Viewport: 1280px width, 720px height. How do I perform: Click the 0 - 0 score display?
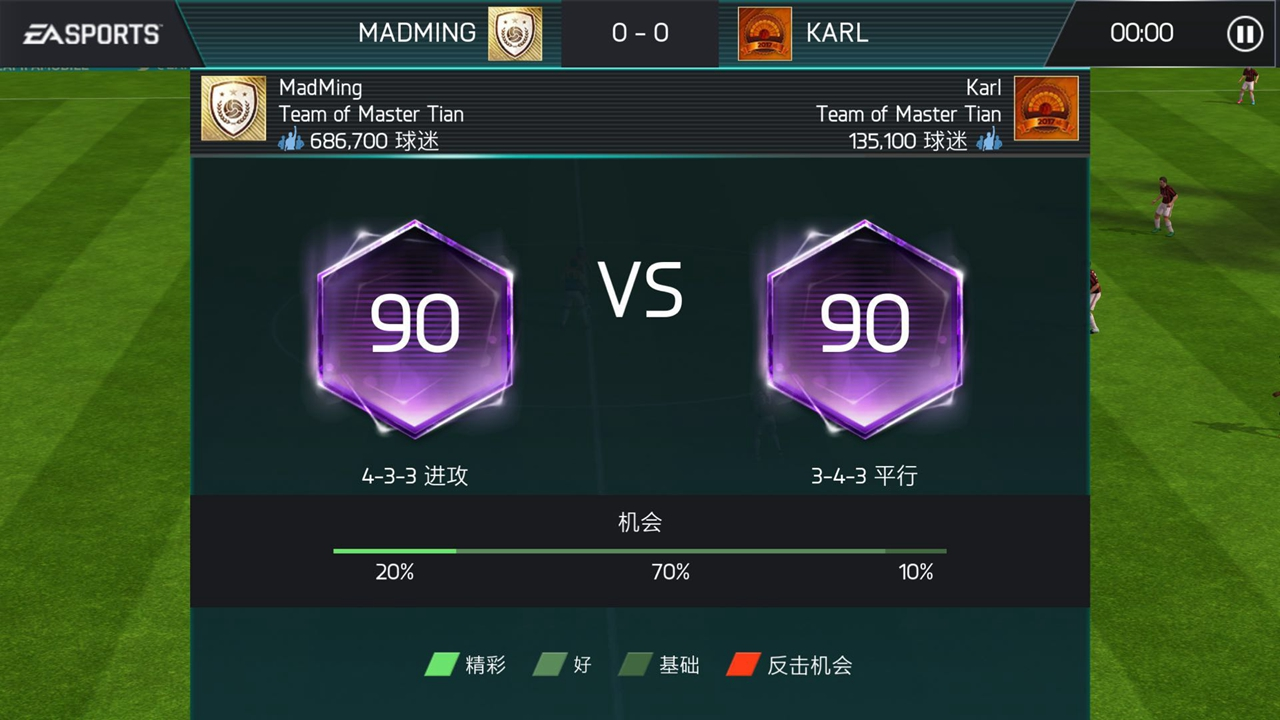pos(640,33)
